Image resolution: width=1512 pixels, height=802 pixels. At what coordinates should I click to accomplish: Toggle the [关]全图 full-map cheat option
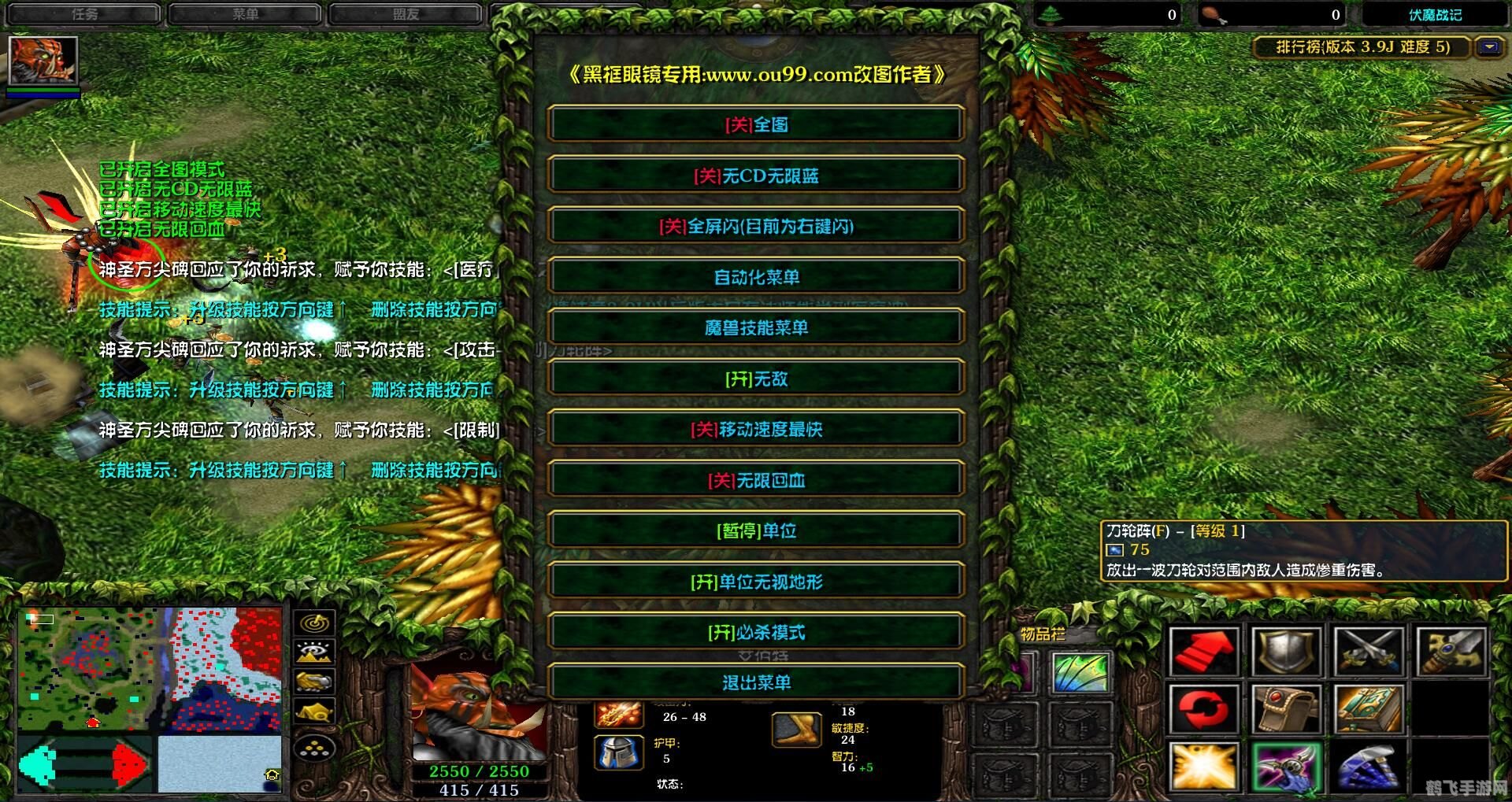(x=756, y=124)
